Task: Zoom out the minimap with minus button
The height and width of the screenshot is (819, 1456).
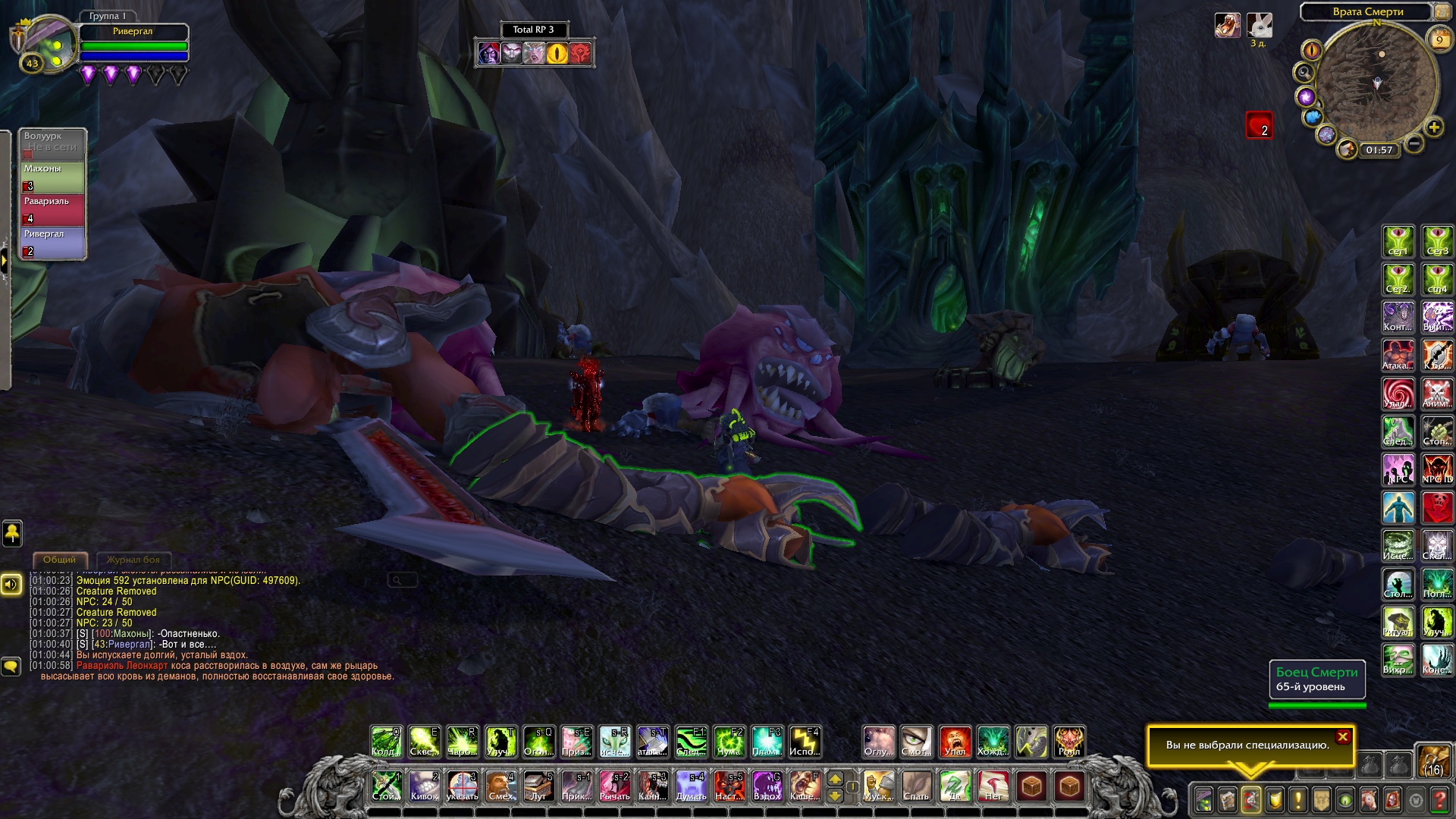Action: click(x=1414, y=143)
